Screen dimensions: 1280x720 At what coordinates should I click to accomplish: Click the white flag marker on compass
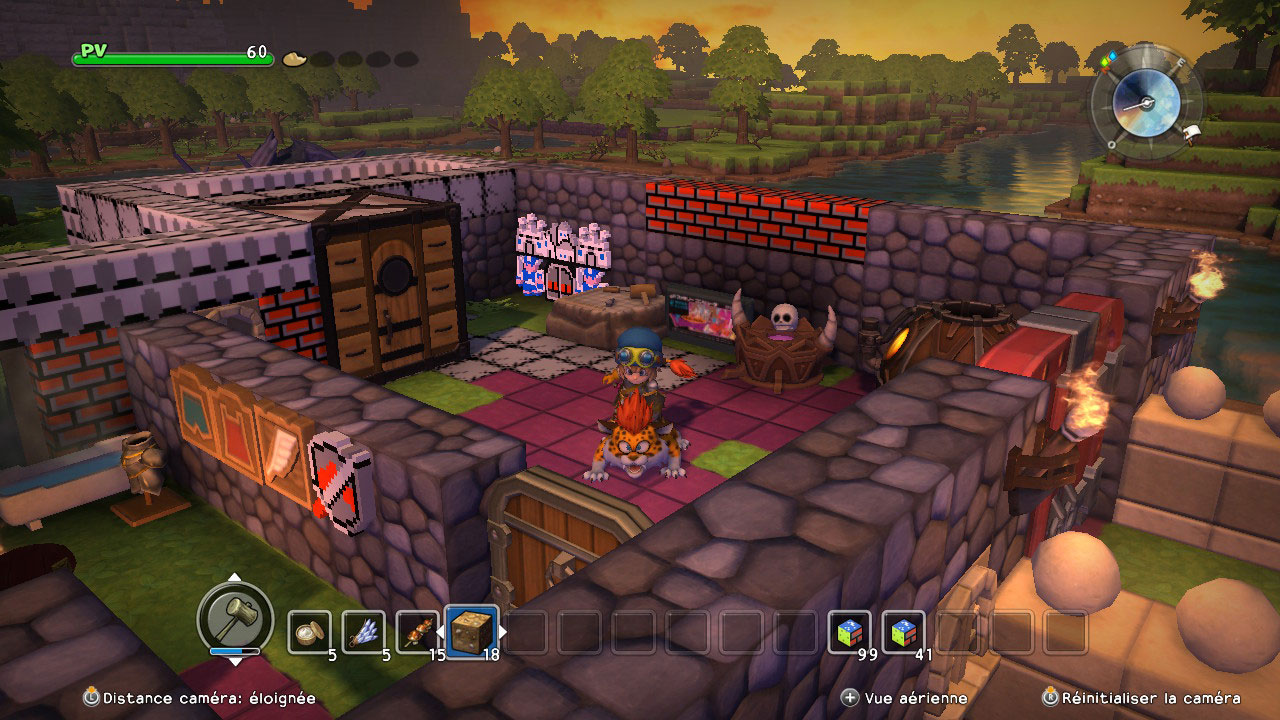click(x=1190, y=132)
